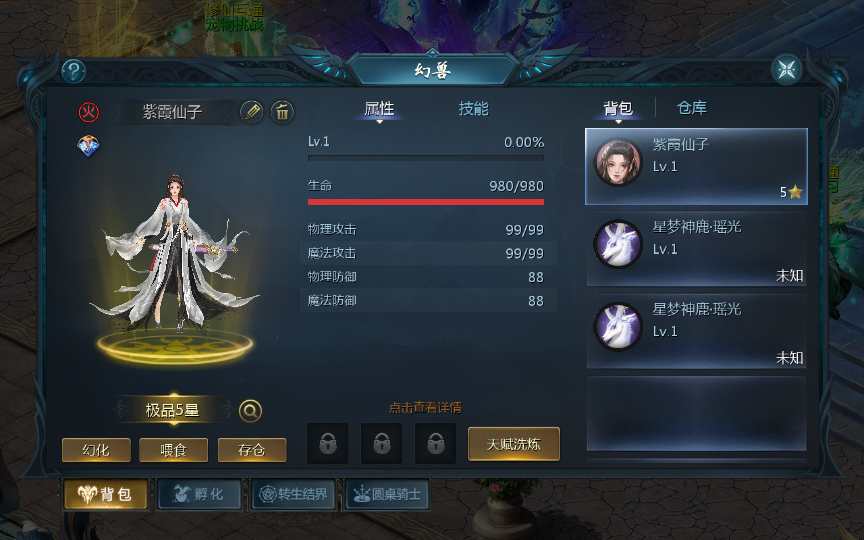Viewport: 864px width, 540px height.
Task: Open 天赋洗炼 talent refinement
Action: pos(513,444)
